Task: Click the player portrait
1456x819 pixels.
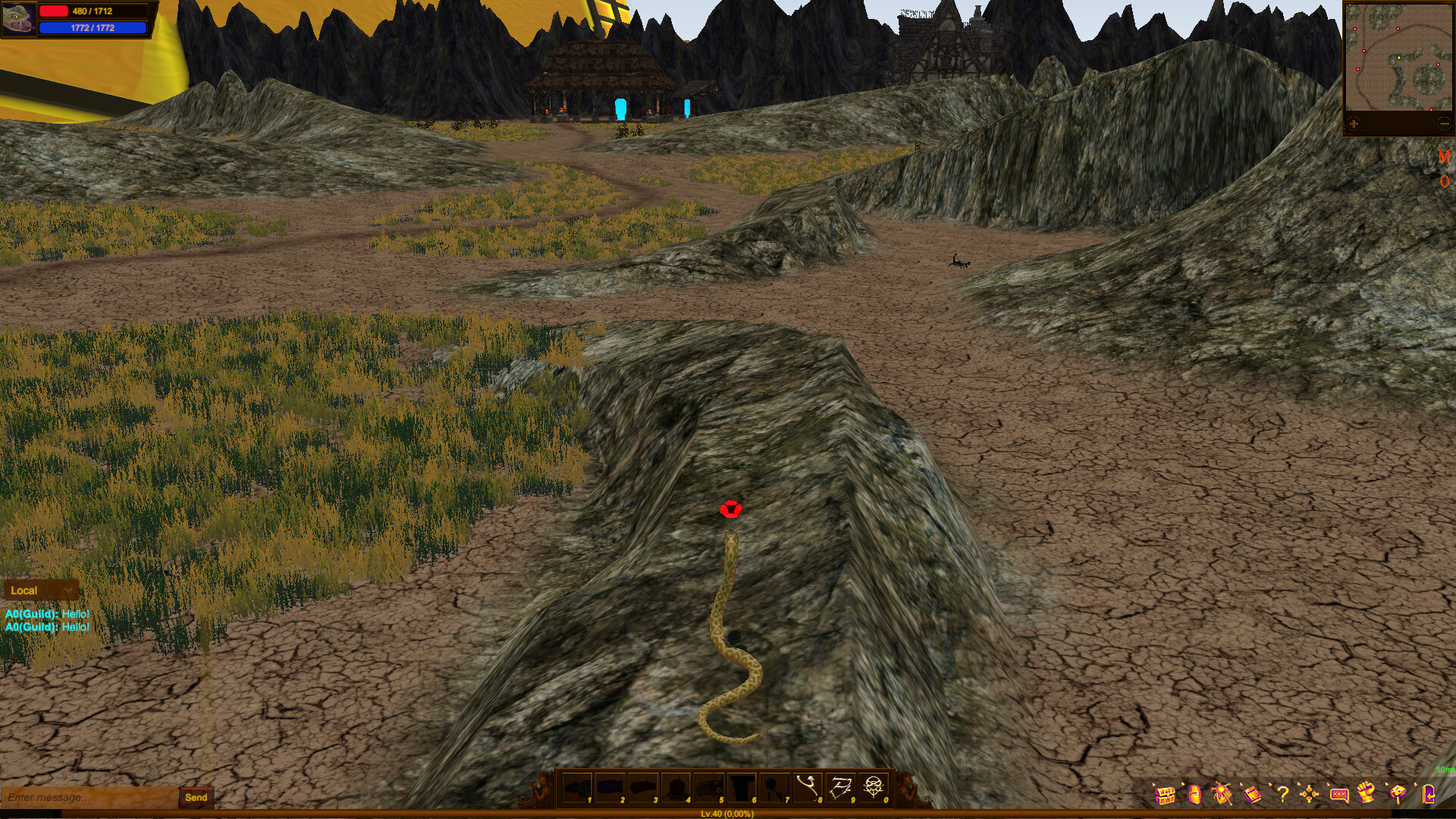Action: (x=20, y=20)
